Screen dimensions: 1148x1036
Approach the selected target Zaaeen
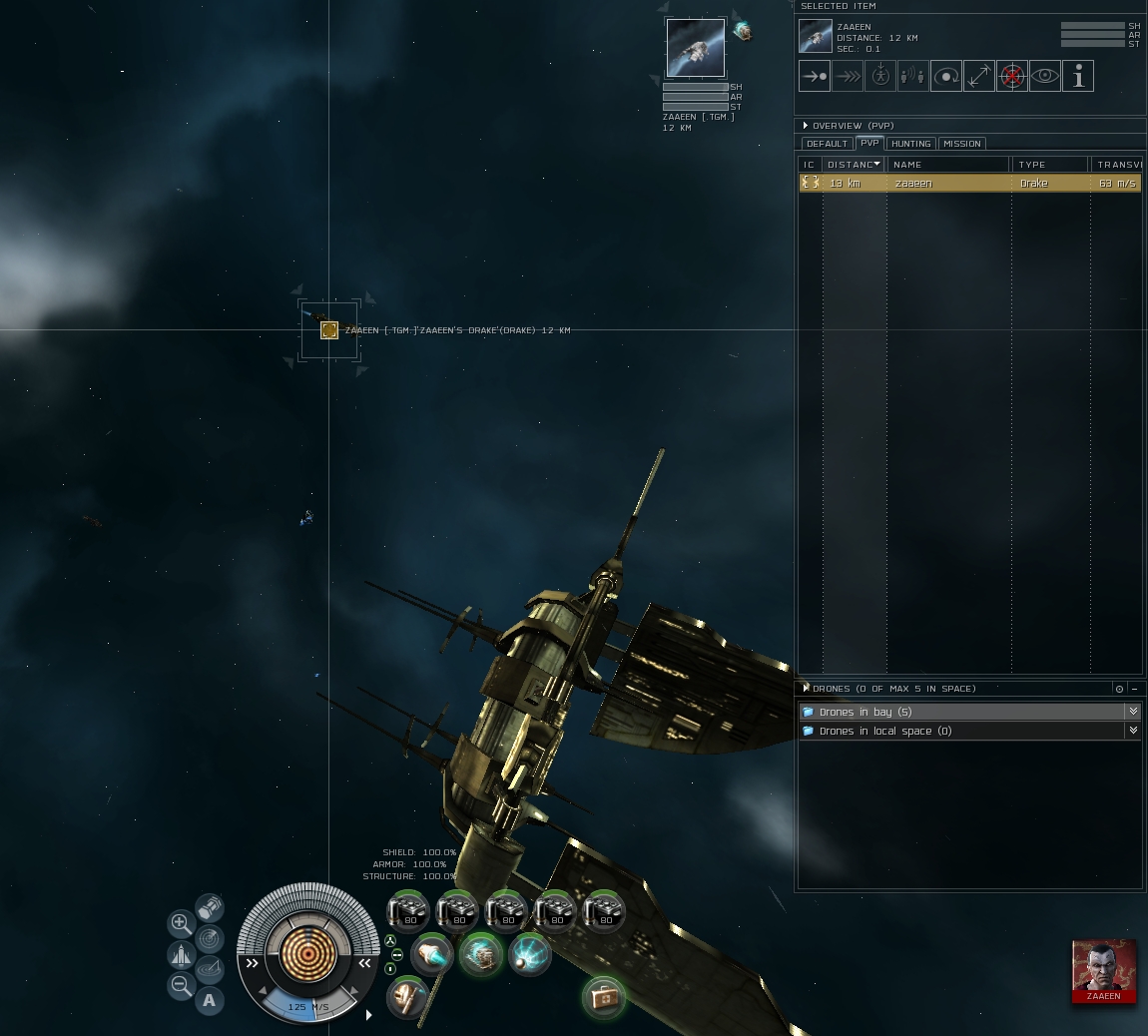pyautogui.click(x=815, y=76)
